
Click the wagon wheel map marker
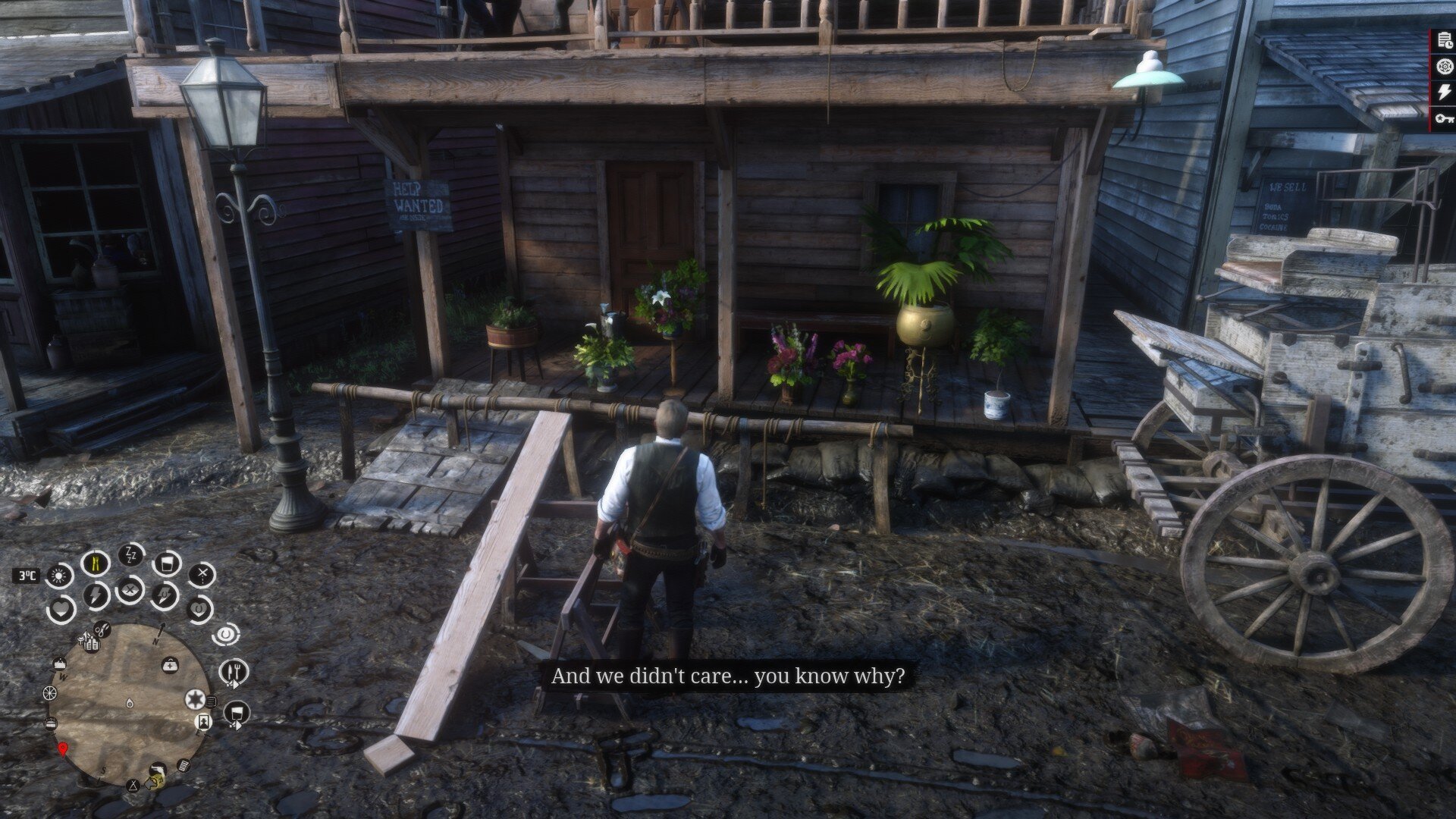click(x=49, y=692)
